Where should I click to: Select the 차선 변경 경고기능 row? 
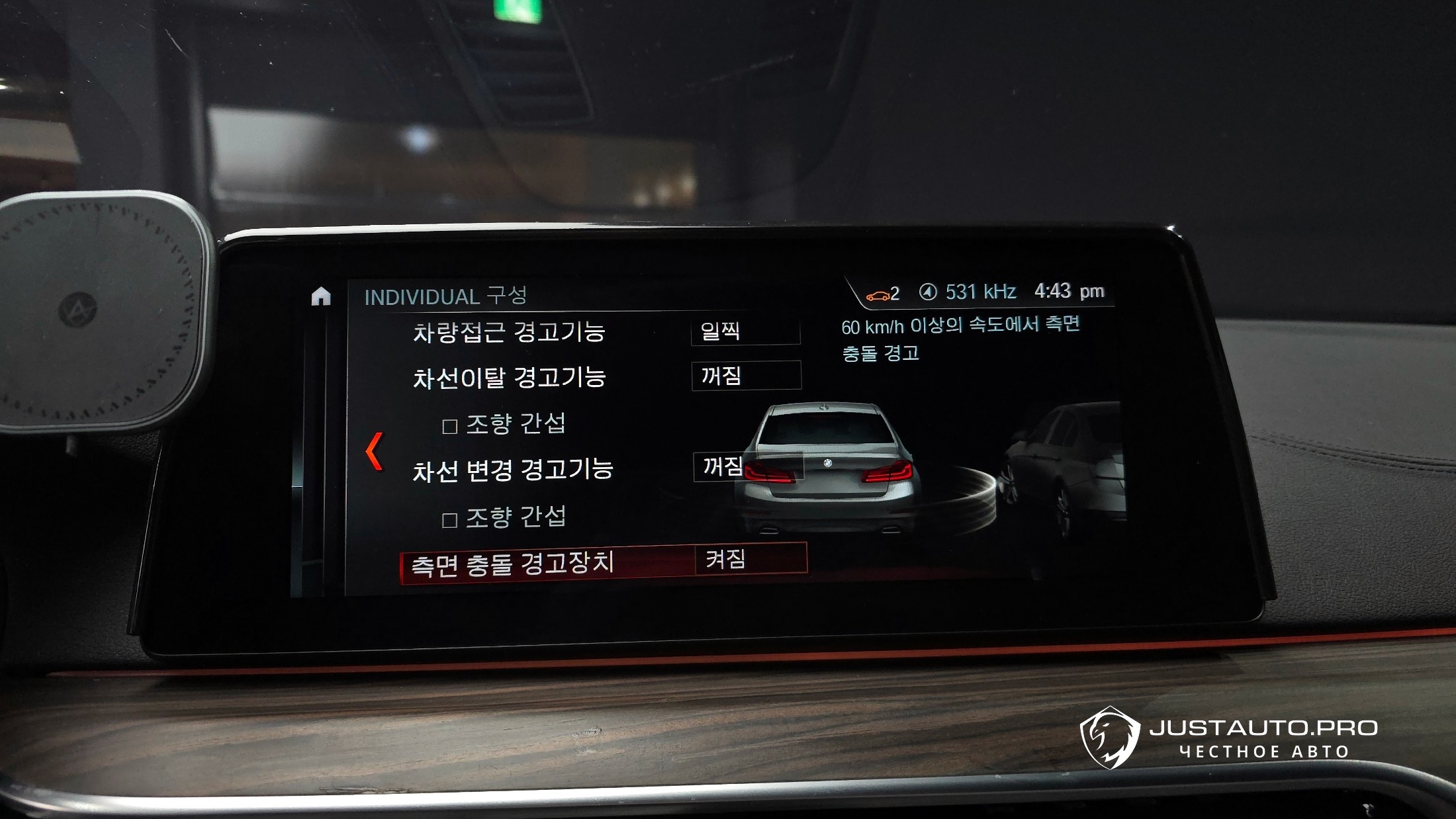tap(512, 470)
